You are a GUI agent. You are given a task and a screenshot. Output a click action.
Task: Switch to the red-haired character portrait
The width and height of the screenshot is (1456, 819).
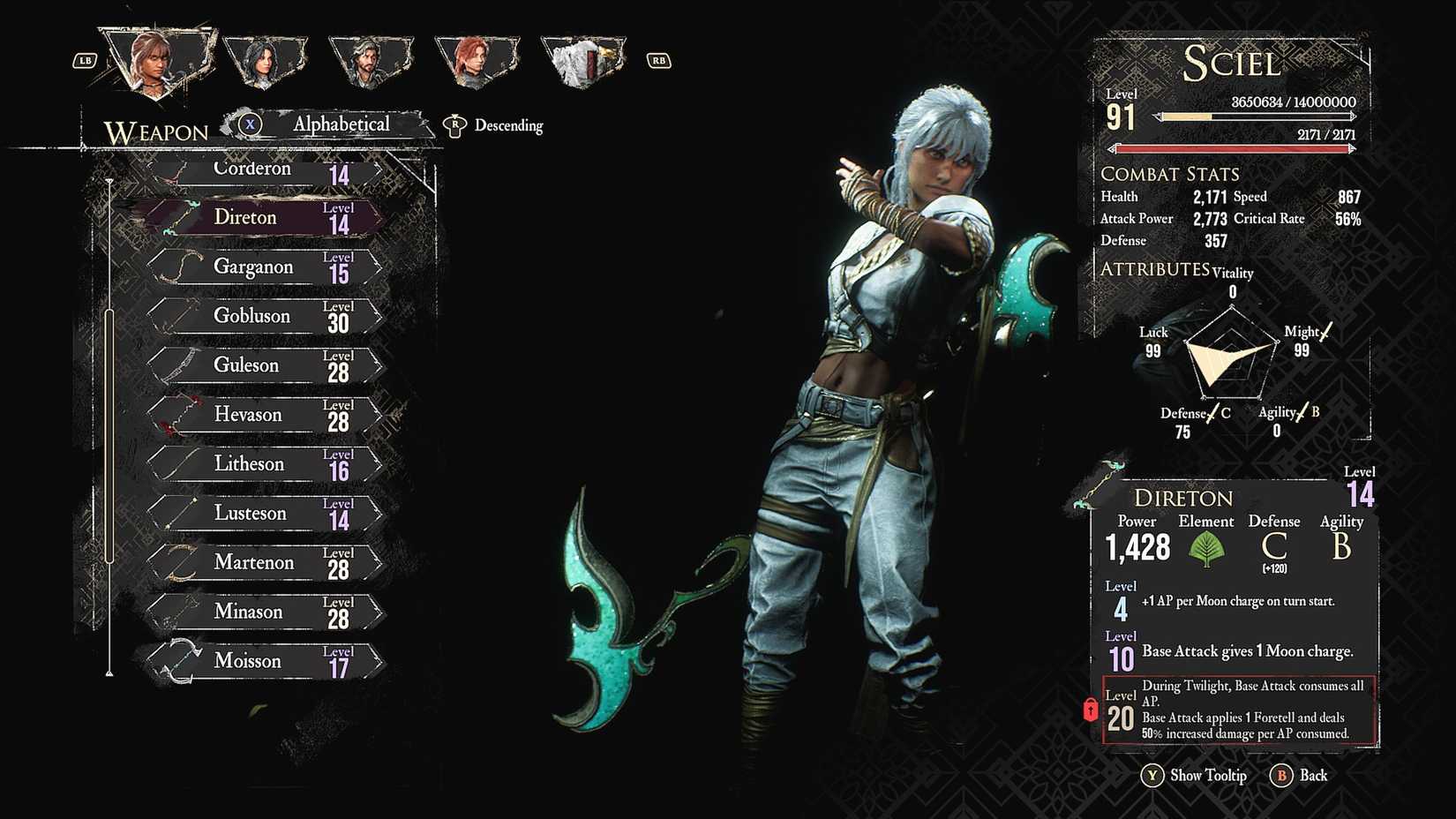click(476, 62)
